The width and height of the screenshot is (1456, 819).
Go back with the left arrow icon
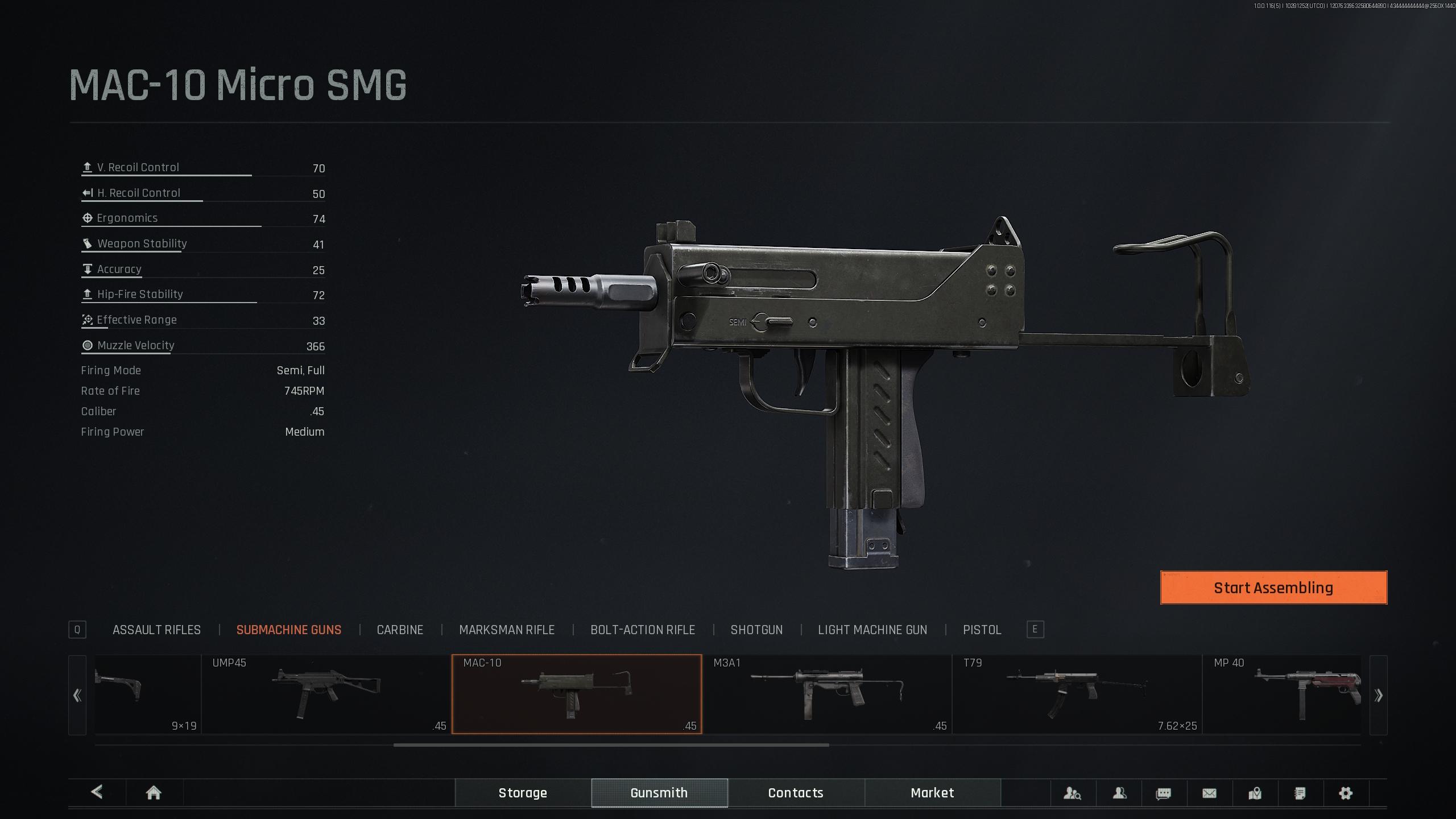pos(97,792)
